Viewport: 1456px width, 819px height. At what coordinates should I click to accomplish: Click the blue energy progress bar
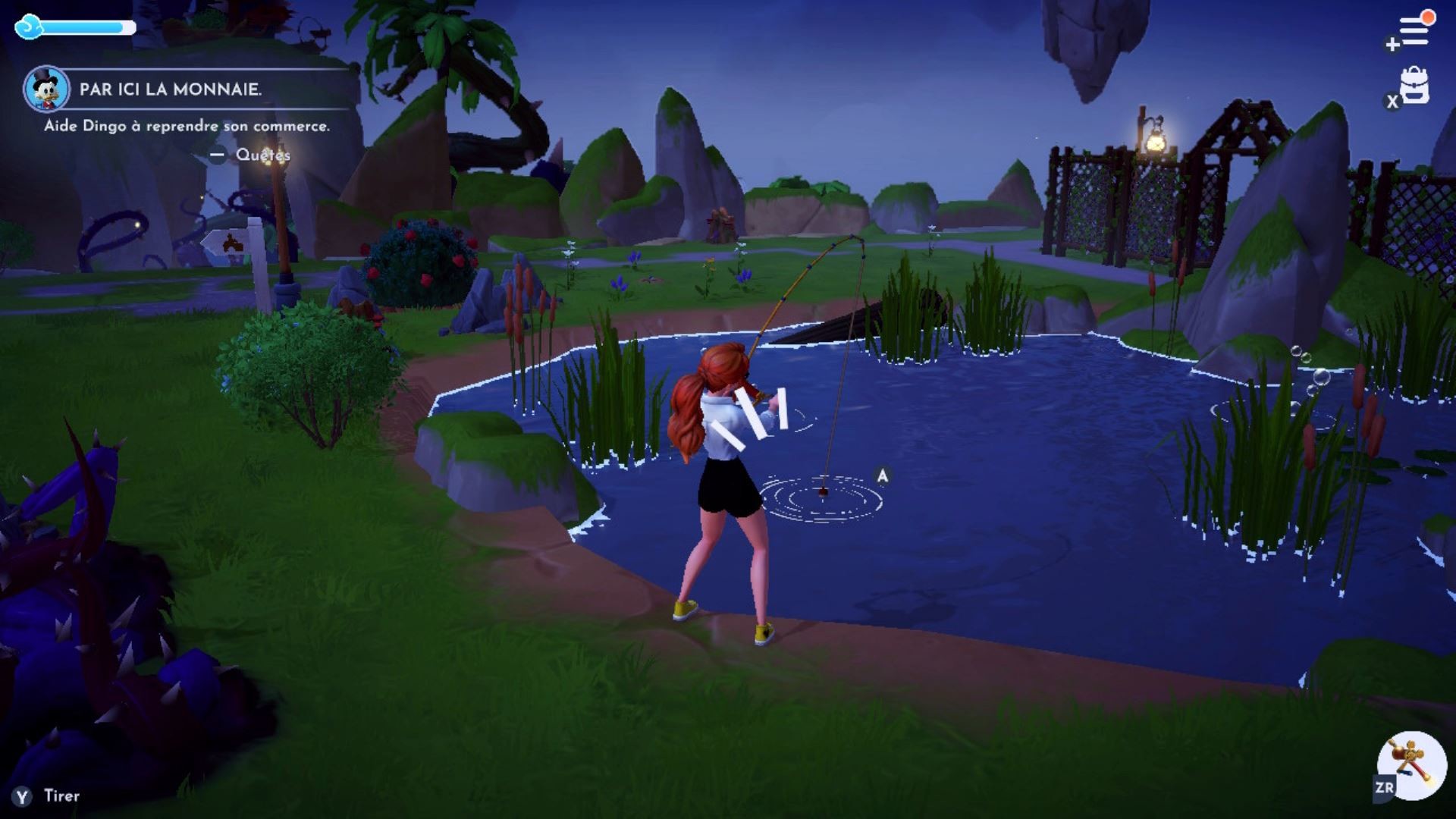pos(83,27)
